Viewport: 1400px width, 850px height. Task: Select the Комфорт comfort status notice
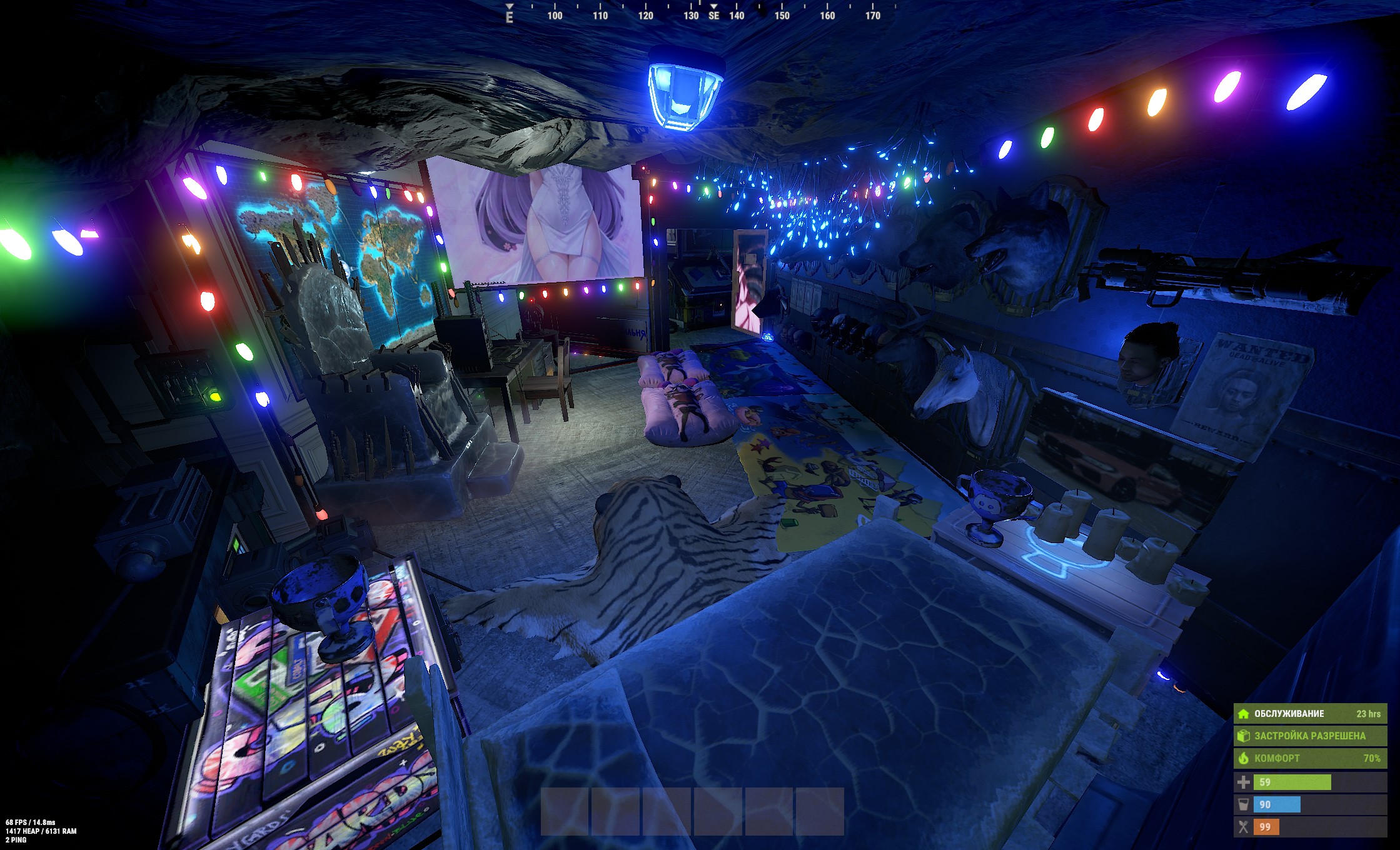click(1309, 758)
